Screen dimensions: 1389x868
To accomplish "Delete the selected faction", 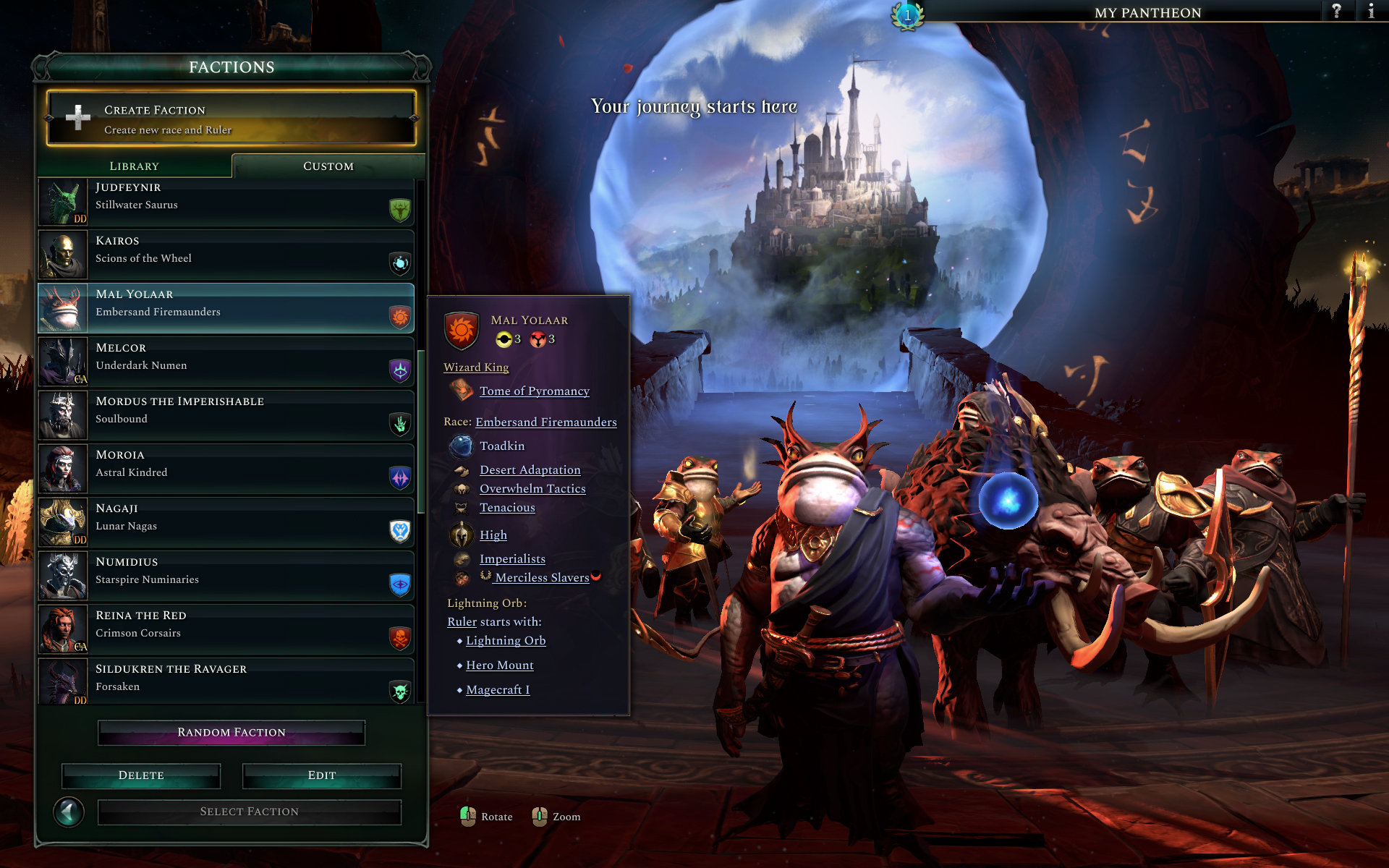I will click(x=141, y=775).
